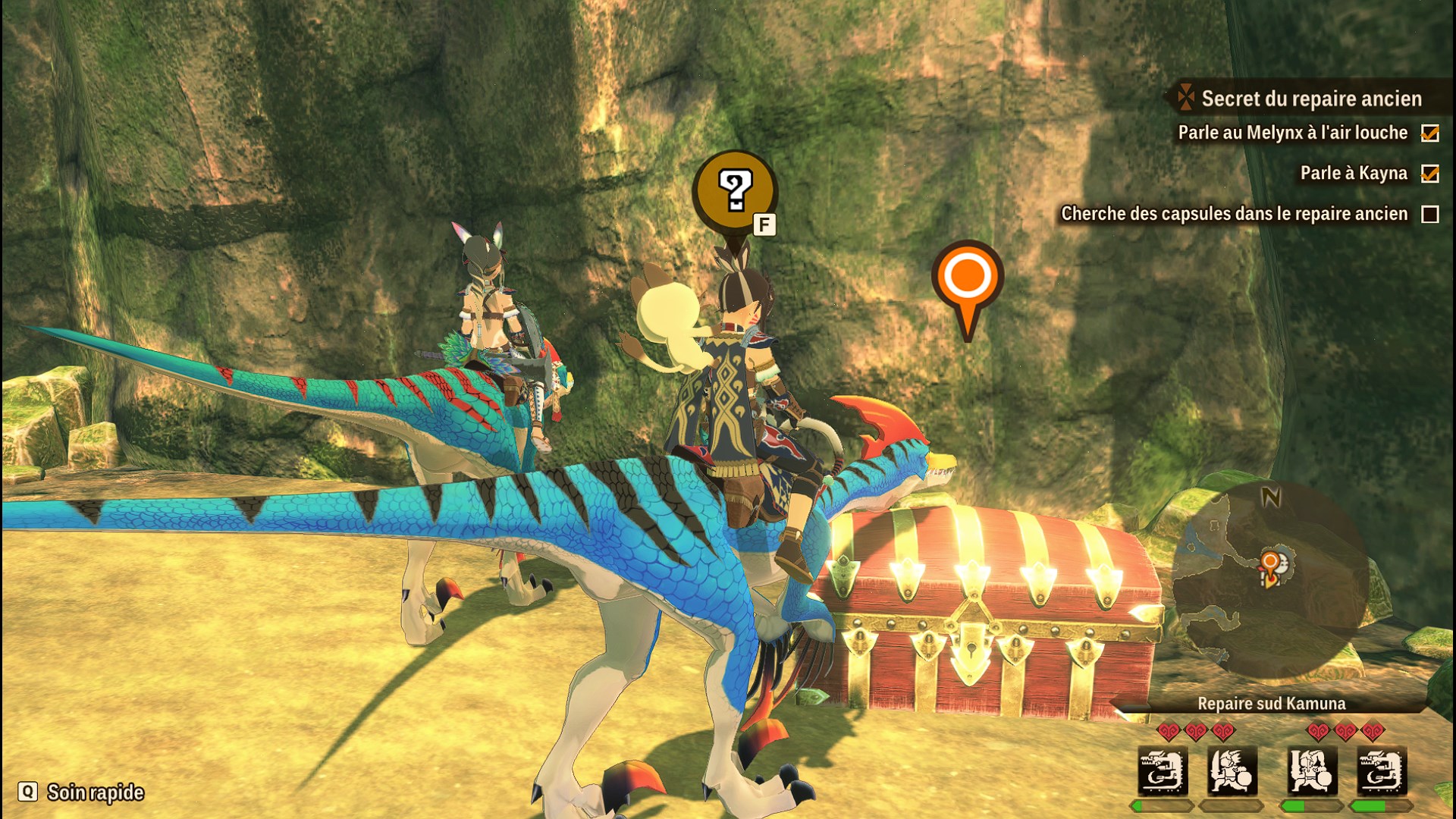Select the spiky-haired rider party icon
Image resolution: width=1456 pixels, height=819 pixels.
tap(1232, 772)
